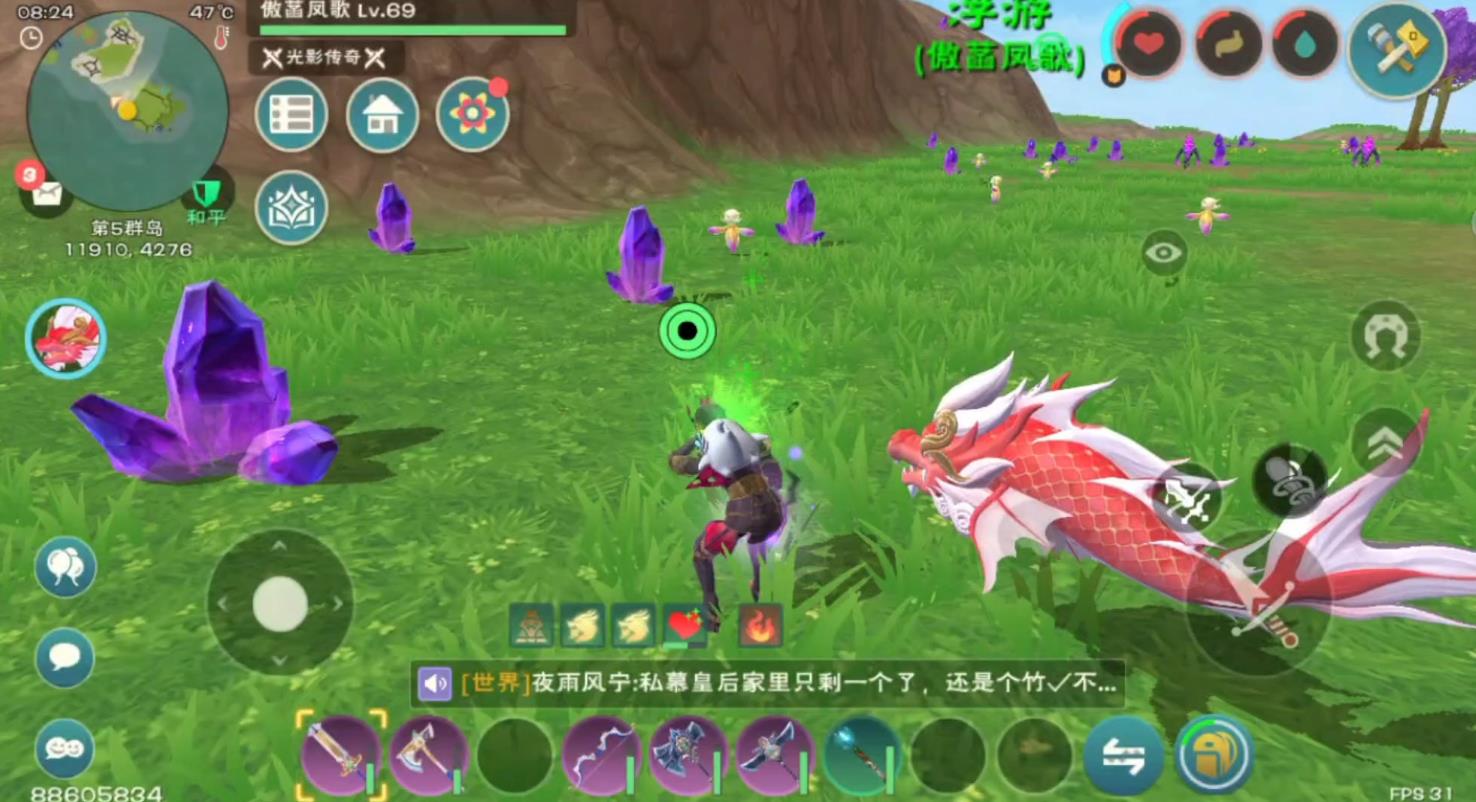Image resolution: width=1476 pixels, height=802 pixels.
Task: Select the red dragon pet portrait
Action: [66, 339]
